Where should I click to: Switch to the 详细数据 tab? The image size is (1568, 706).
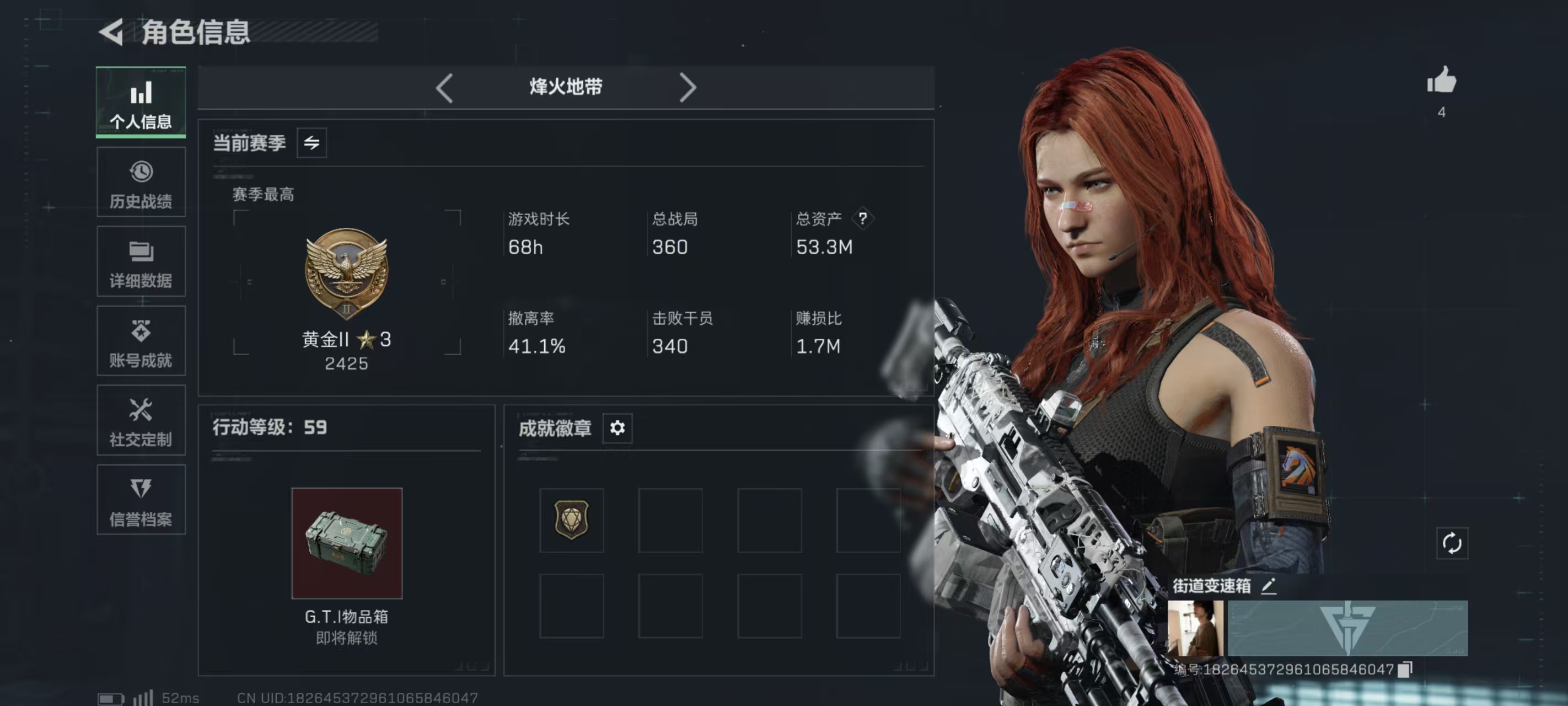(x=141, y=262)
